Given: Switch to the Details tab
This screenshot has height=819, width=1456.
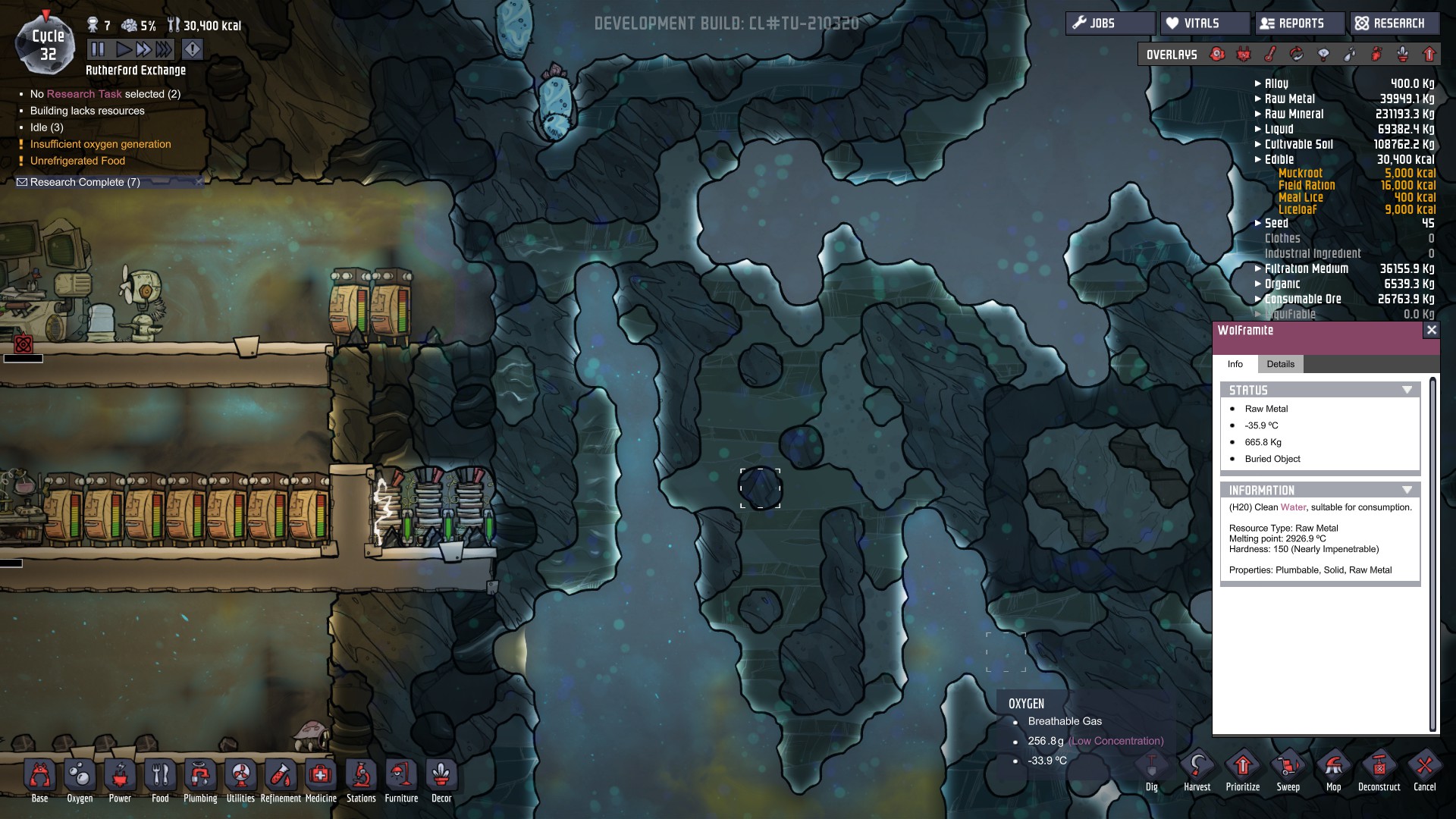Looking at the screenshot, I should point(1280,364).
